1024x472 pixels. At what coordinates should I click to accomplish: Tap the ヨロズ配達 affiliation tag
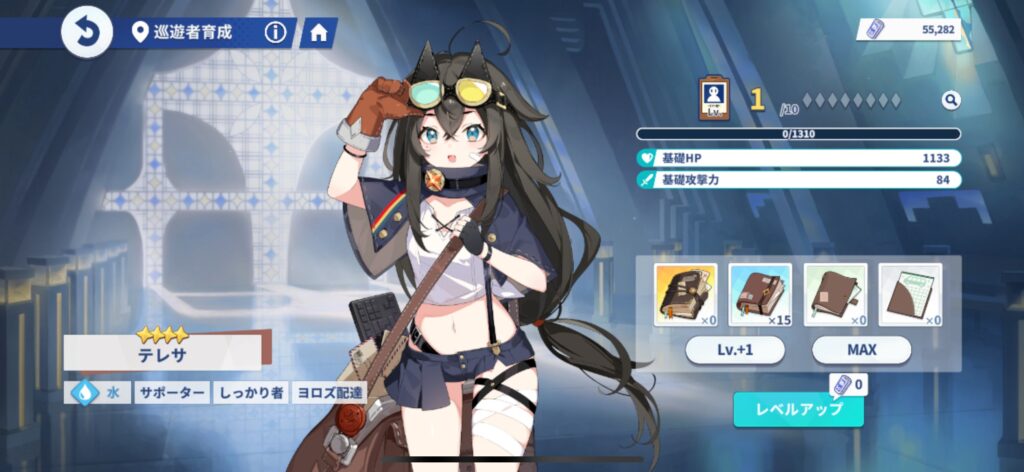(x=329, y=393)
